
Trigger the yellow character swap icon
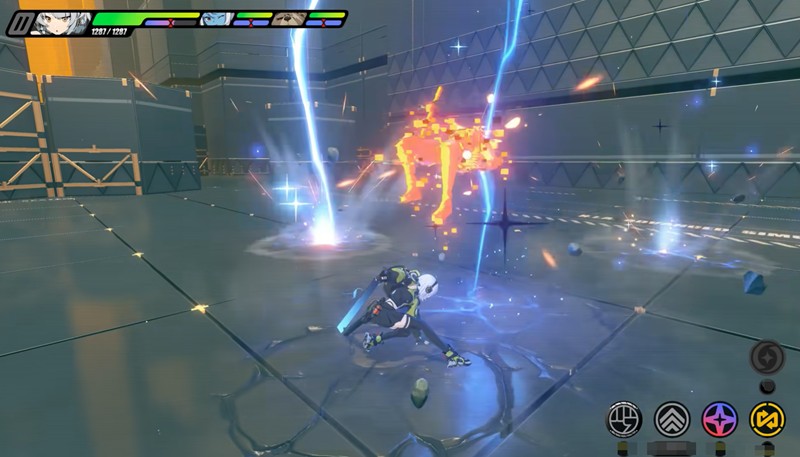(x=768, y=419)
